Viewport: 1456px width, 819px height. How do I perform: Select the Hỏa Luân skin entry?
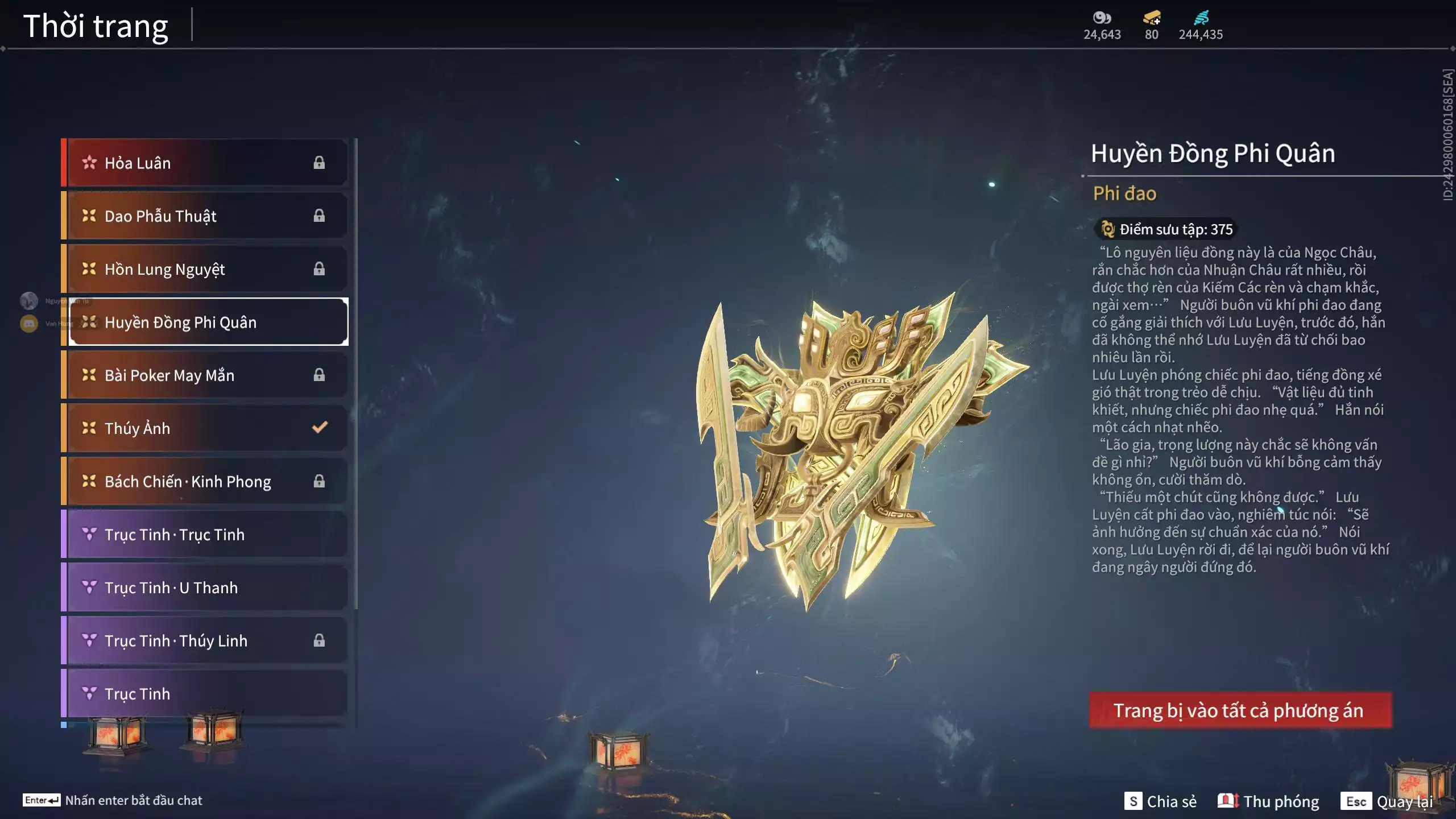[x=205, y=163]
